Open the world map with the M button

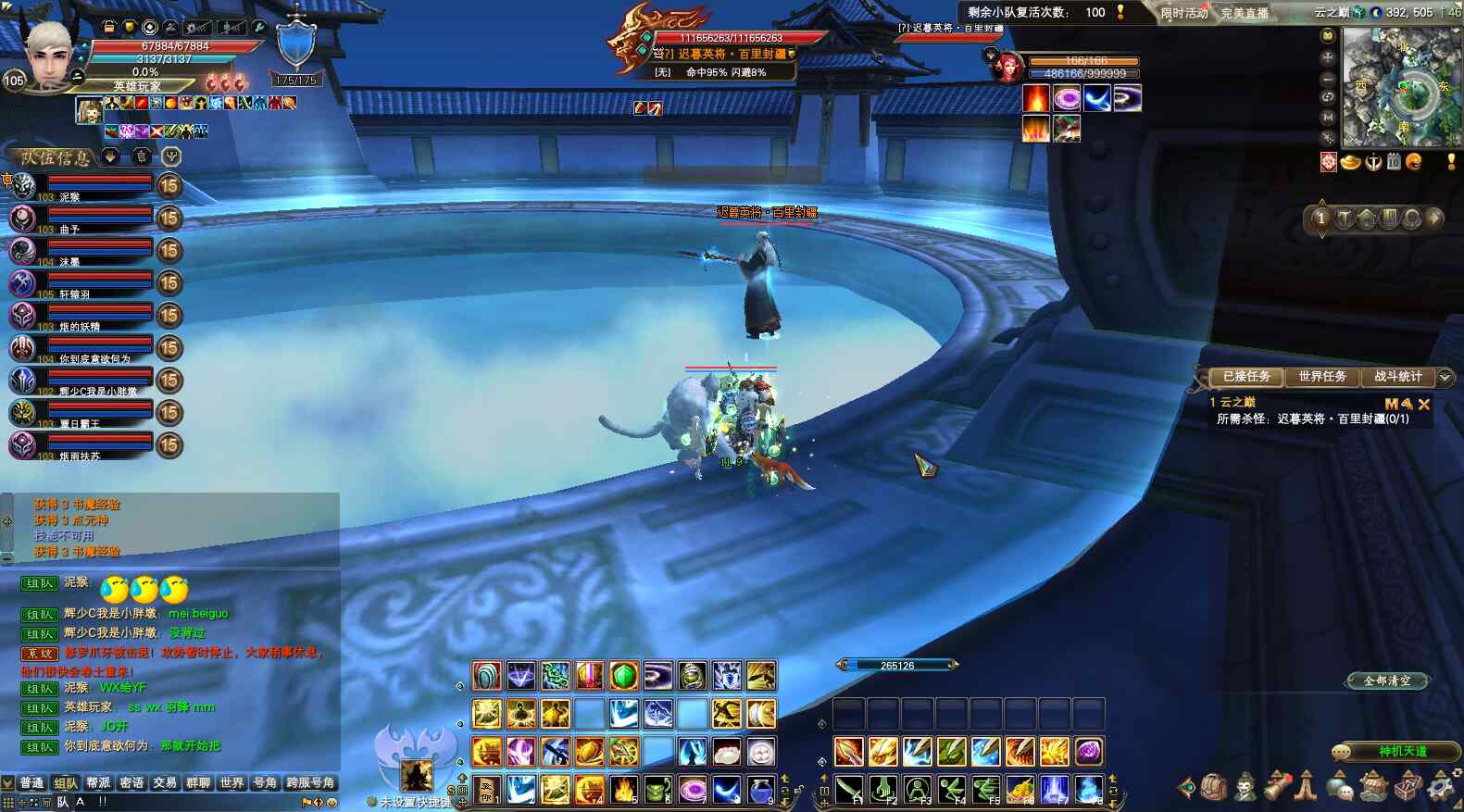(1328, 118)
